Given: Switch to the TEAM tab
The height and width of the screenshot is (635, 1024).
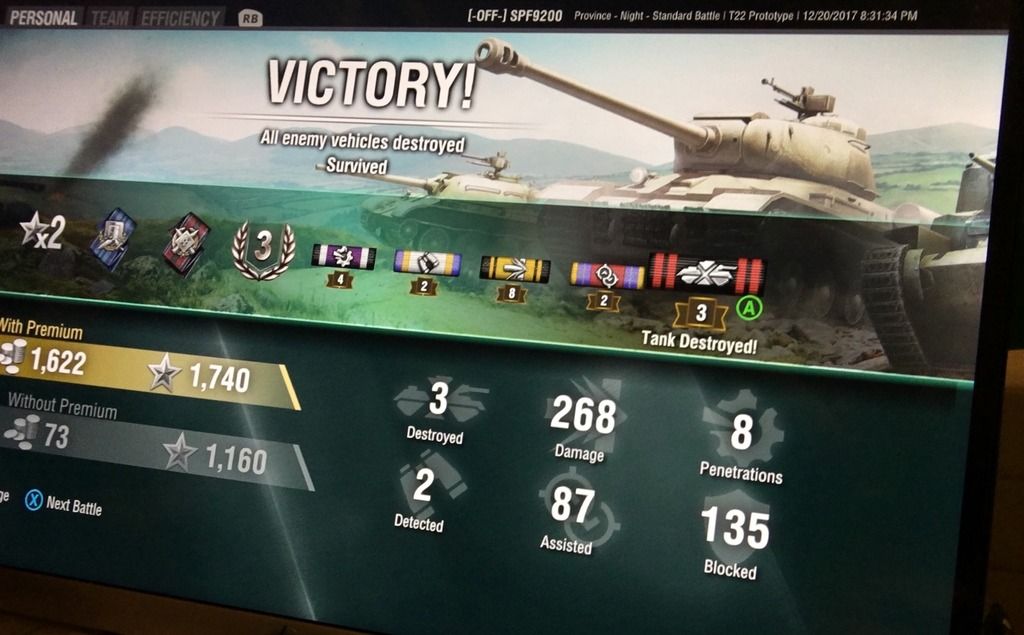Looking at the screenshot, I should [110, 18].
